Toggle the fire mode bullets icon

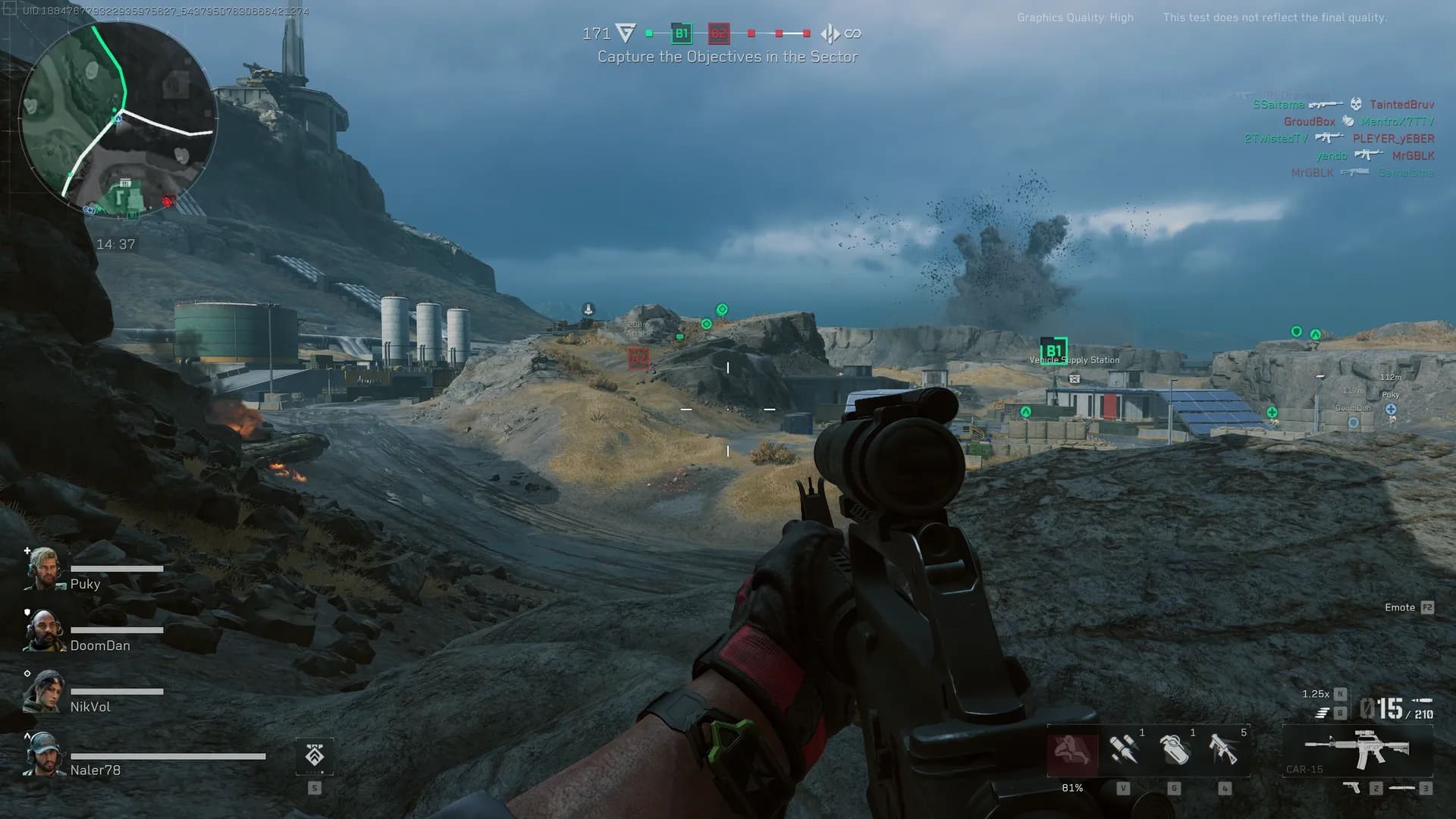coord(1323,713)
